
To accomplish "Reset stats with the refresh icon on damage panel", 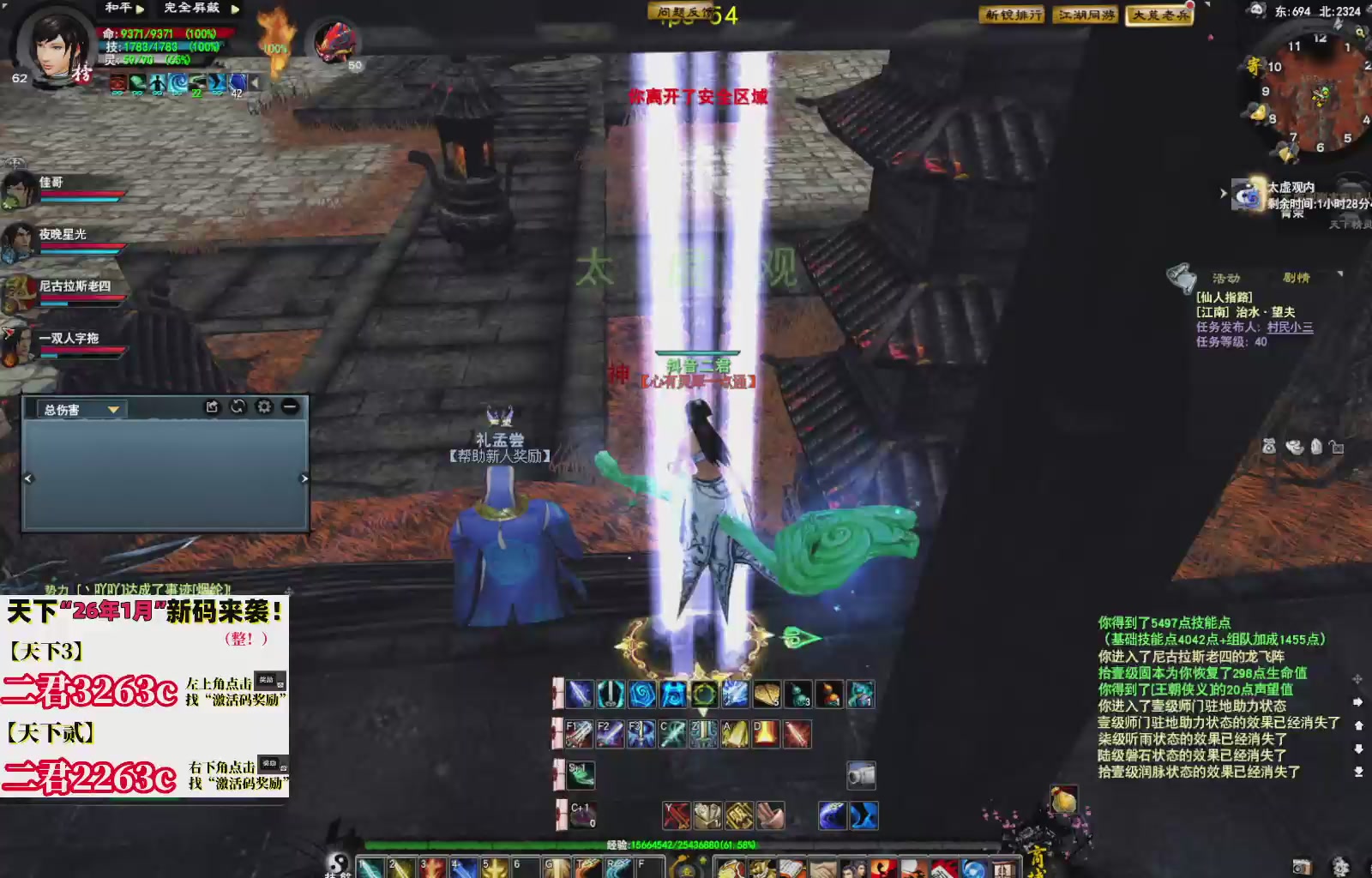I will coord(238,409).
